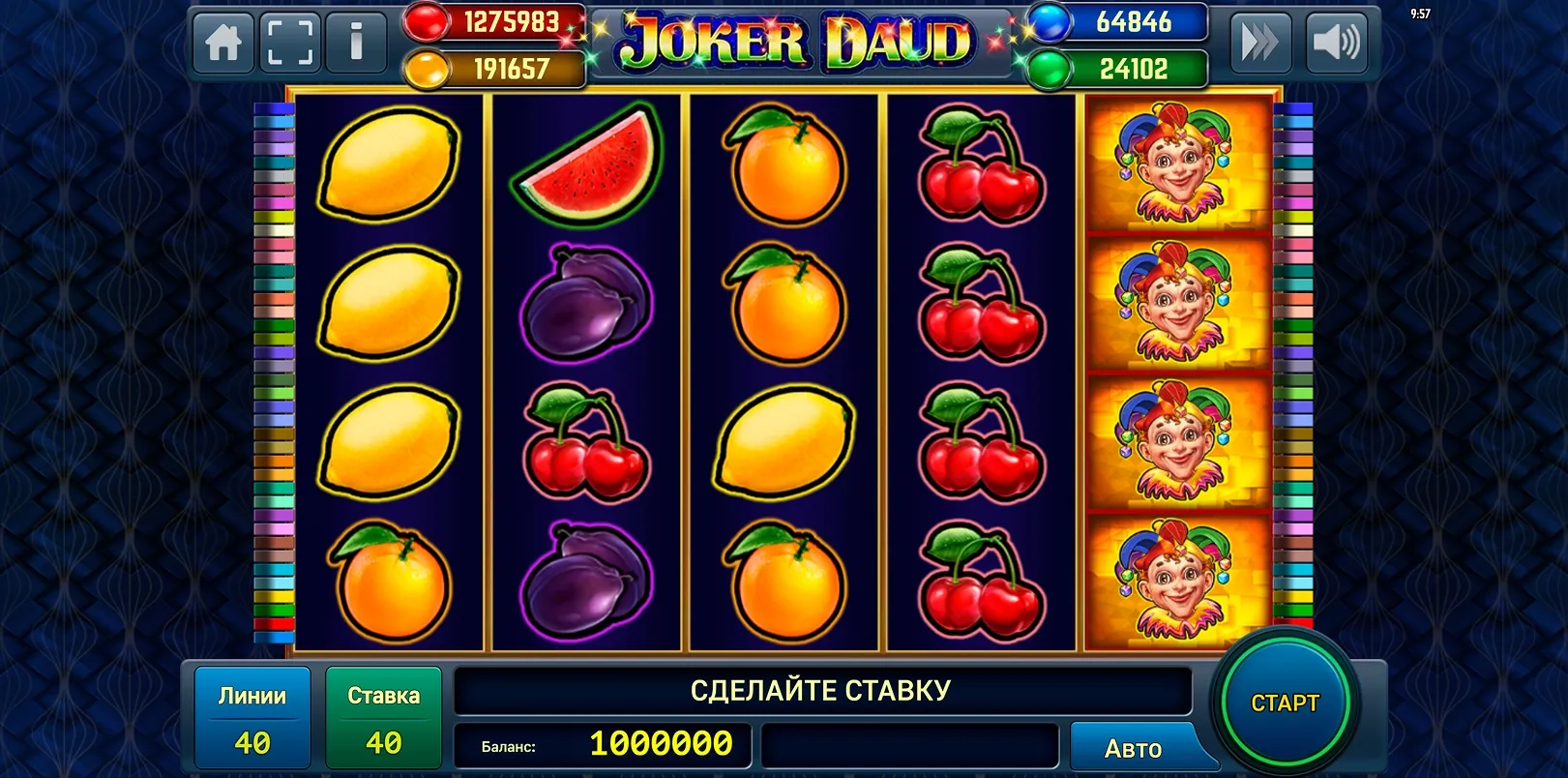Toggle fullscreen mode
The width and height of the screenshot is (1568, 778).
point(289,43)
